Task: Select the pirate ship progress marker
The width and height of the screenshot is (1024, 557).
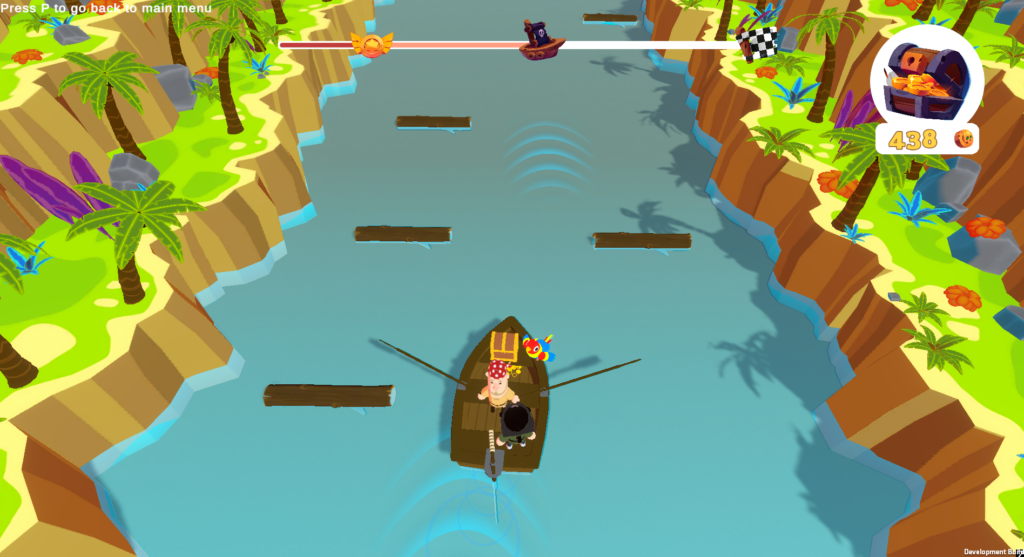Action: click(542, 39)
